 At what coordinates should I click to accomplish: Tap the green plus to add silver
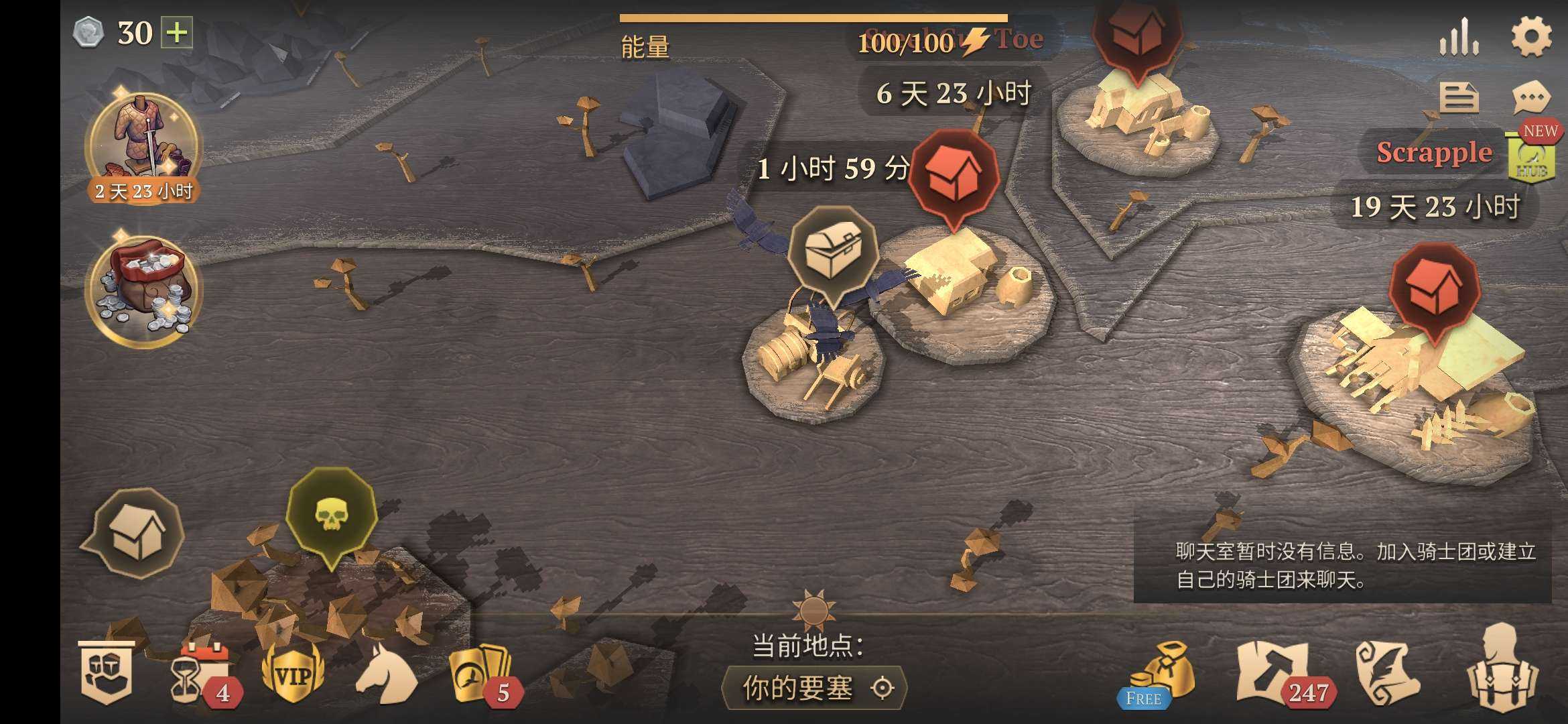(x=176, y=32)
